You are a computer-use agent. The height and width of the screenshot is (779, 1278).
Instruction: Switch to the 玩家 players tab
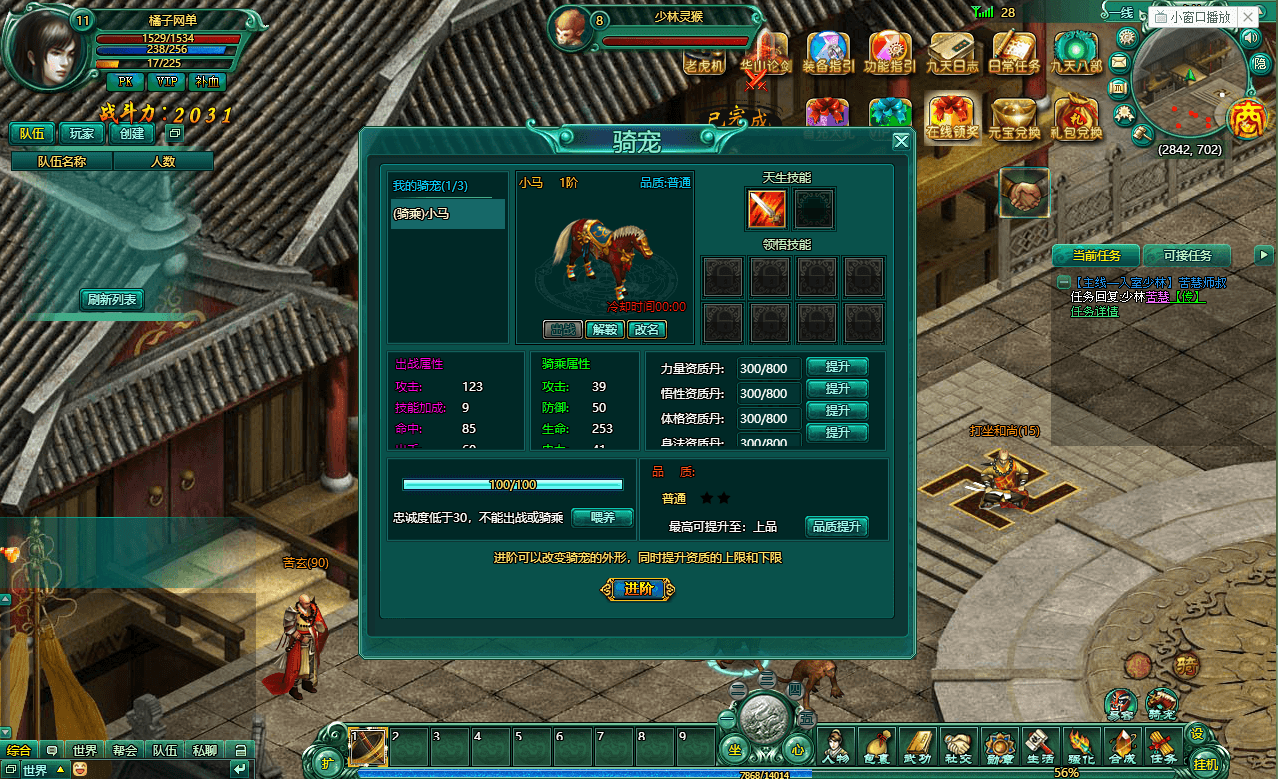coord(81,133)
